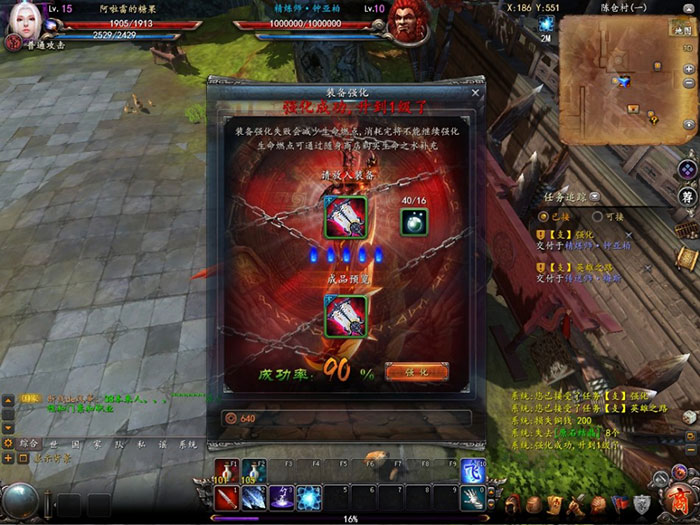
Task: Select the equipment slot under 请放入装备
Action: coord(346,216)
